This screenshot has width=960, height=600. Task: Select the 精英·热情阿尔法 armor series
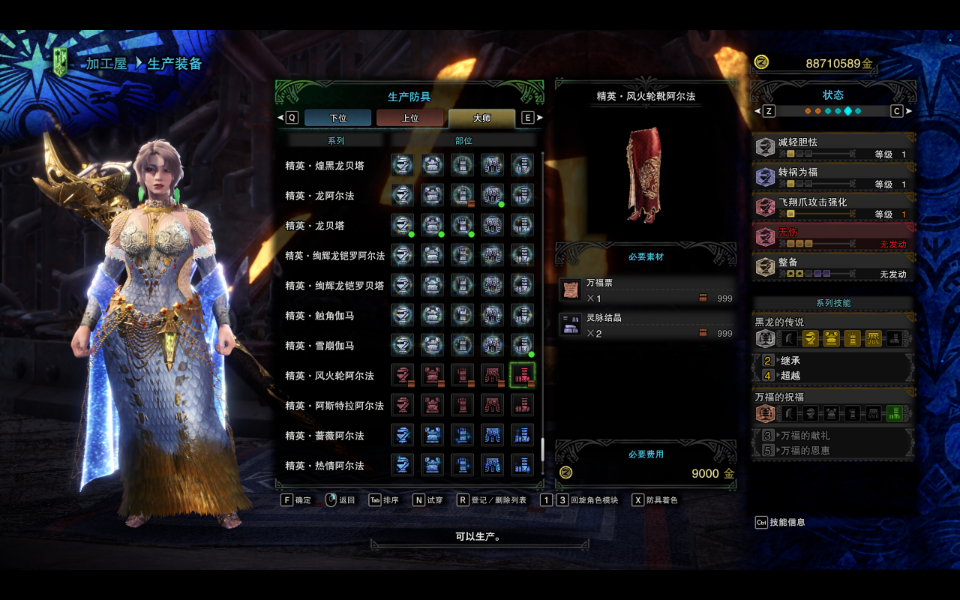(x=324, y=466)
